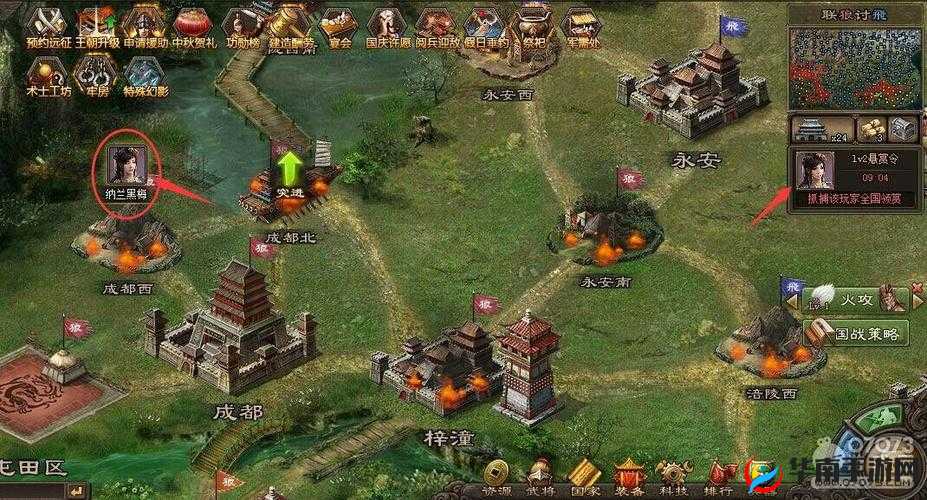Select the 祭祀 sacrifice icon

532,24
